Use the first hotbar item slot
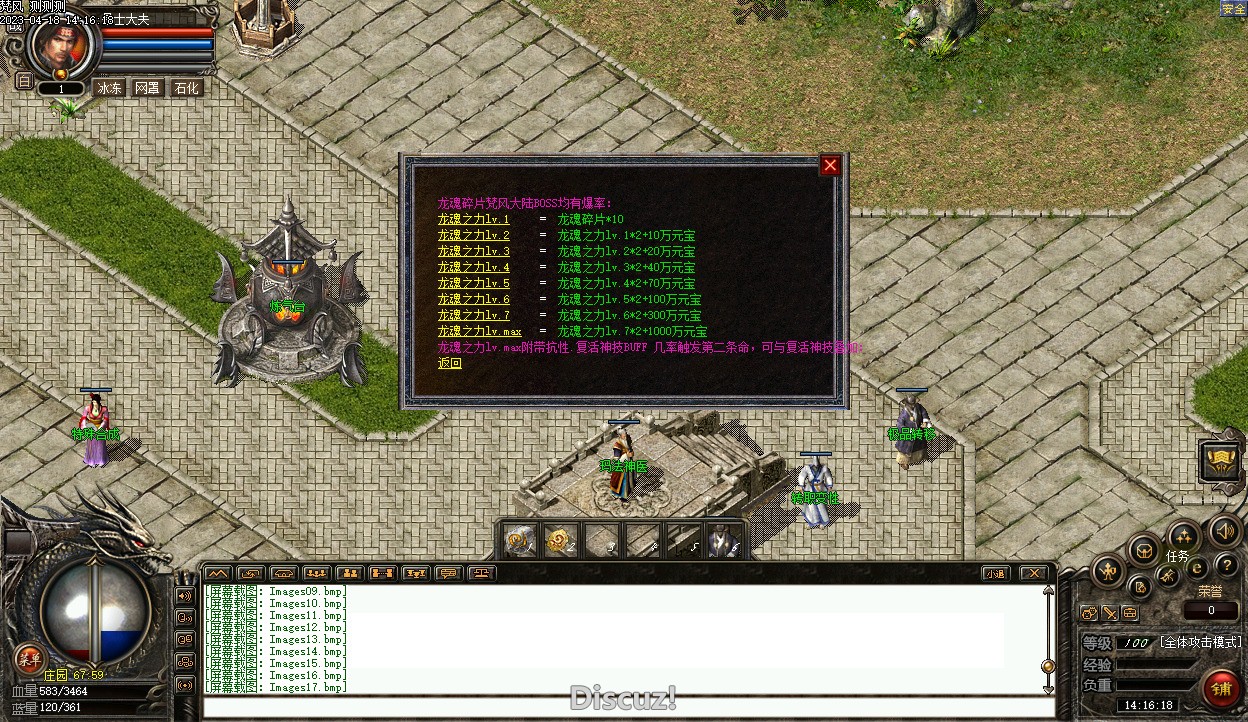Screen dimensions: 1248x722 [x=519, y=541]
